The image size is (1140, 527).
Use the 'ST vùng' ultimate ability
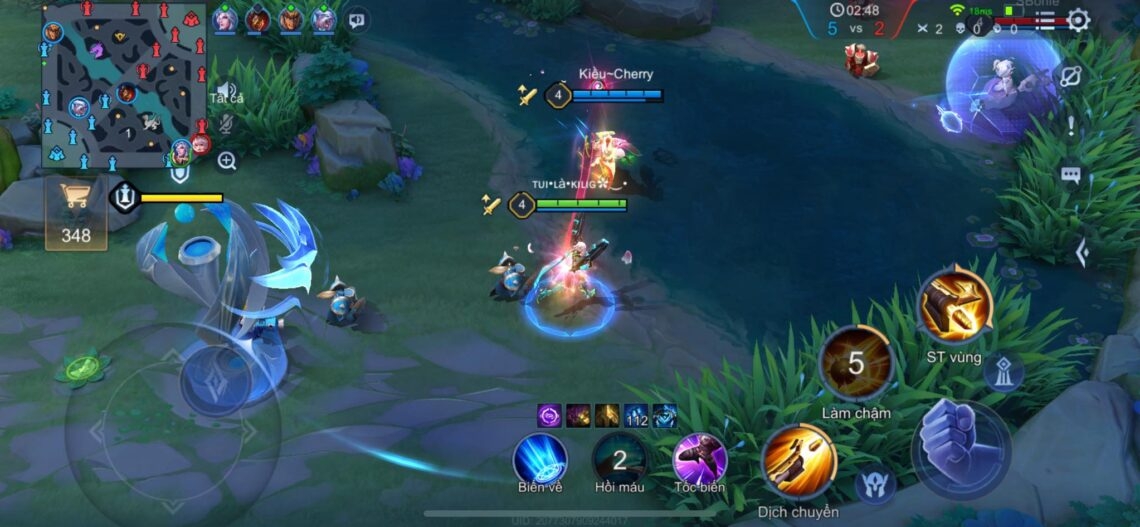pos(954,306)
